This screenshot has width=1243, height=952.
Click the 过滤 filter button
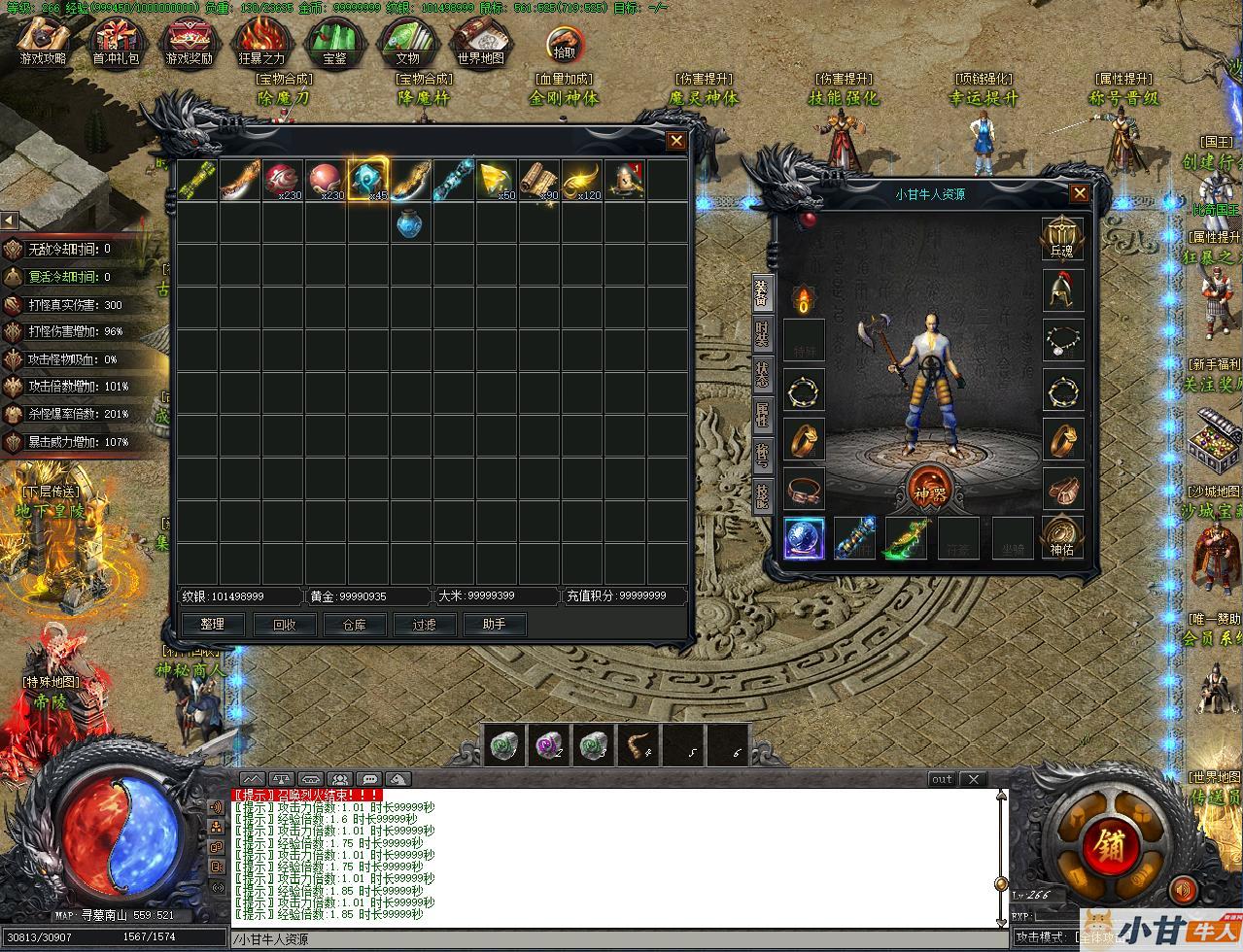(425, 625)
